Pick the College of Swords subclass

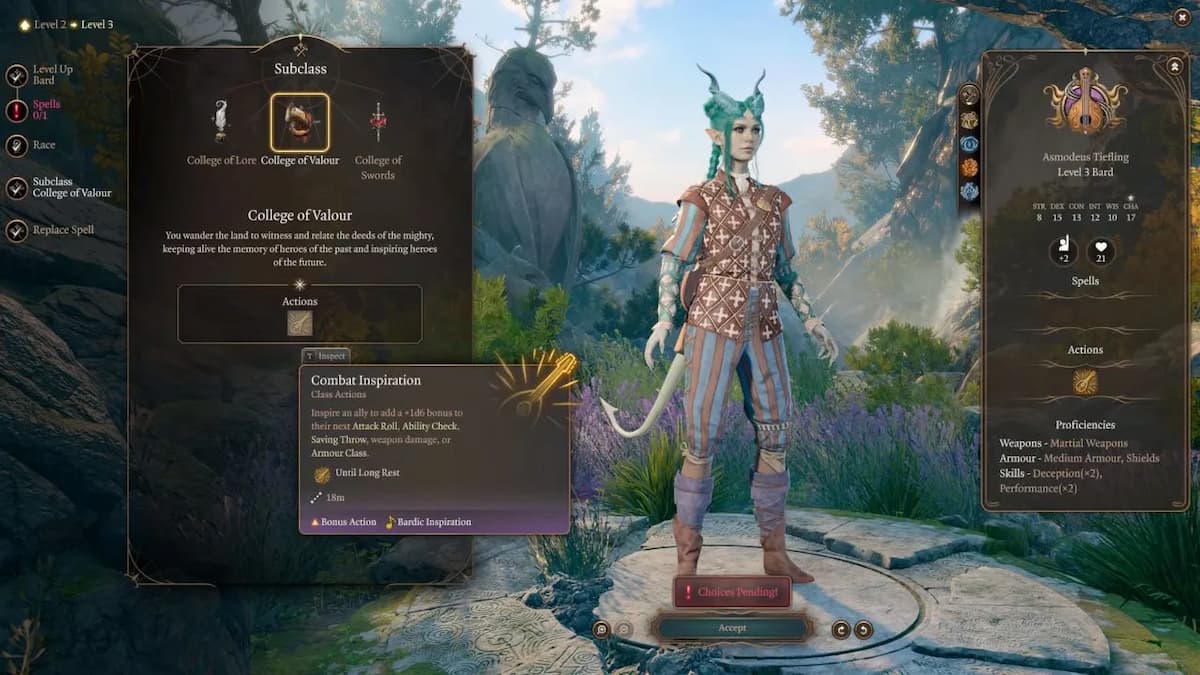coord(377,122)
